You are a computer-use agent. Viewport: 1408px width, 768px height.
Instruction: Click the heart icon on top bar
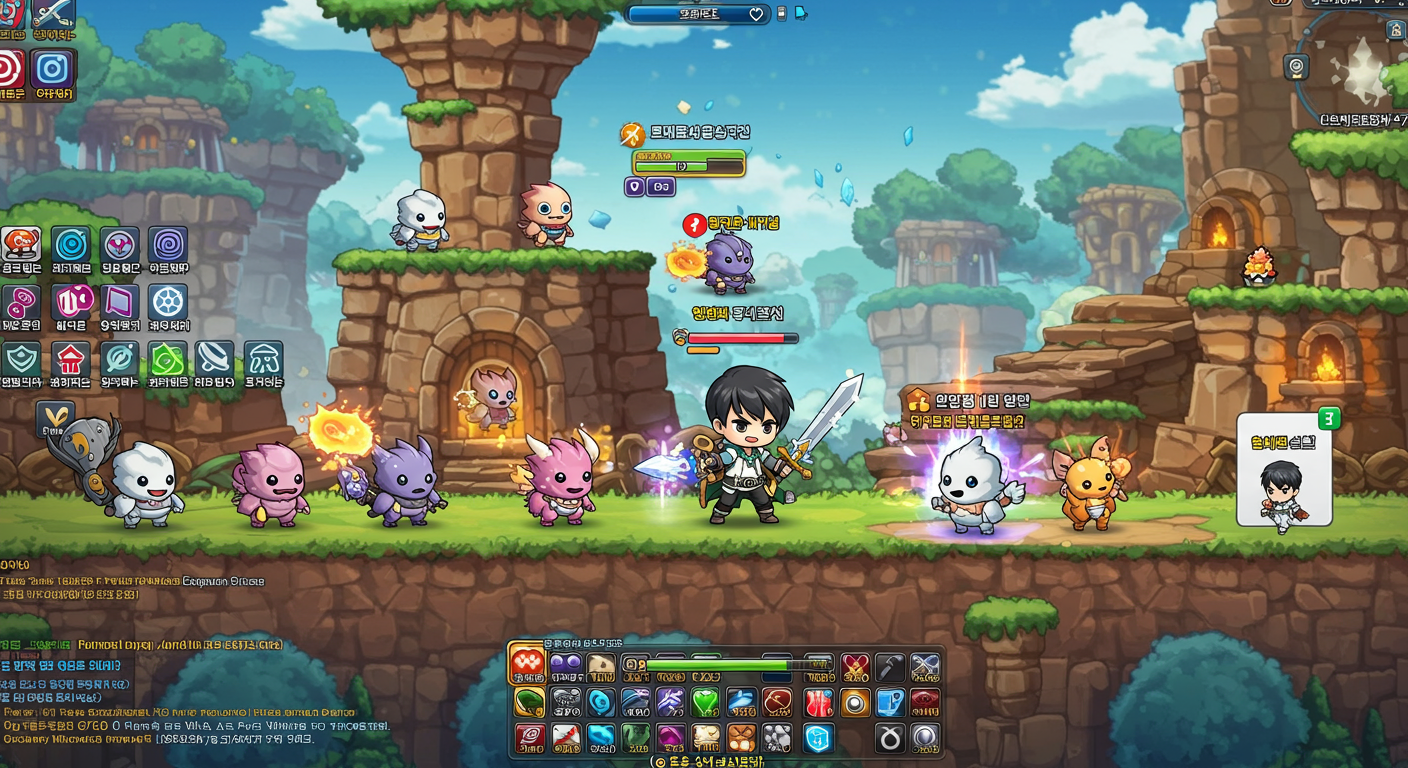756,14
